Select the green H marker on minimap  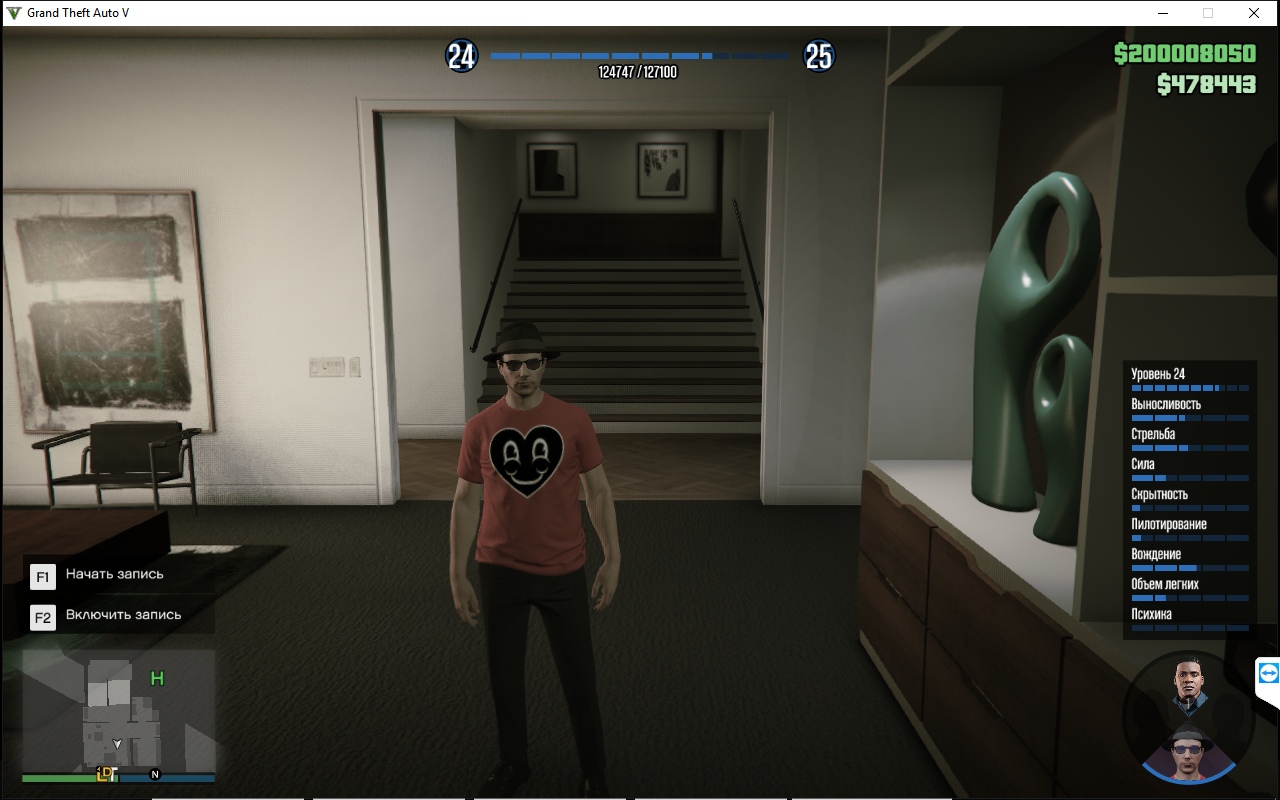tap(157, 679)
